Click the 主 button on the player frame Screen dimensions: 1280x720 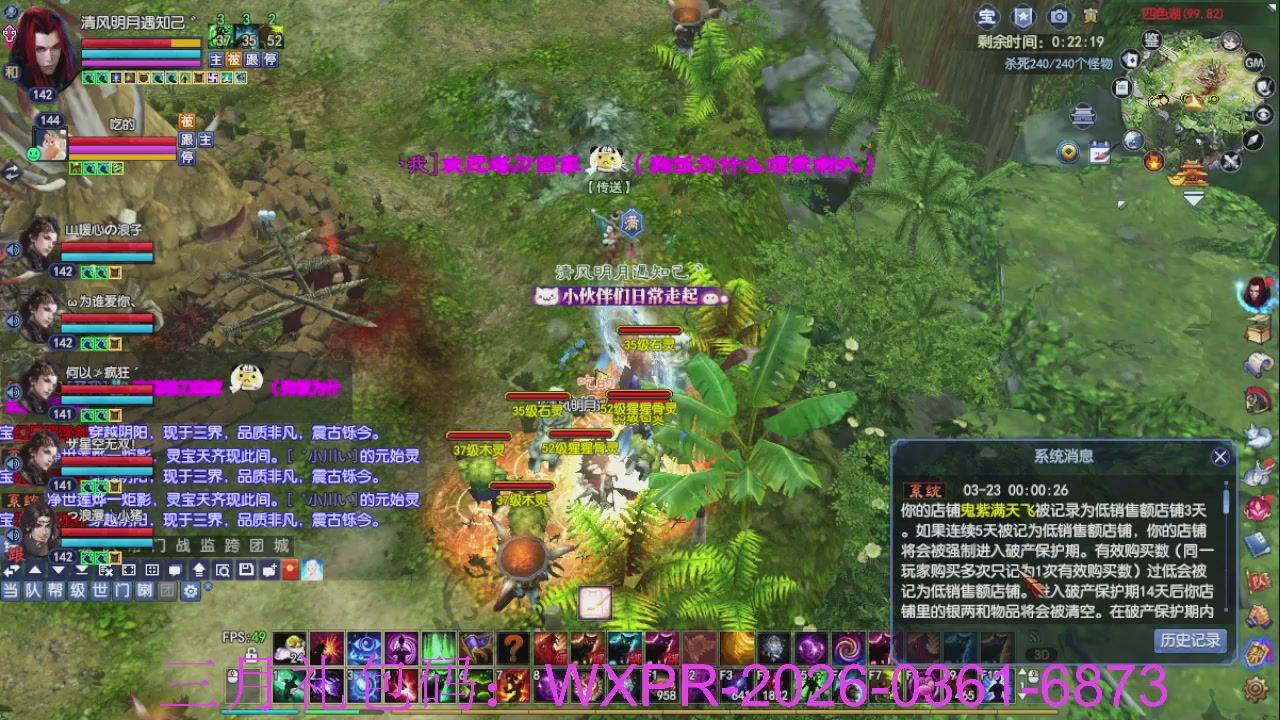point(216,60)
